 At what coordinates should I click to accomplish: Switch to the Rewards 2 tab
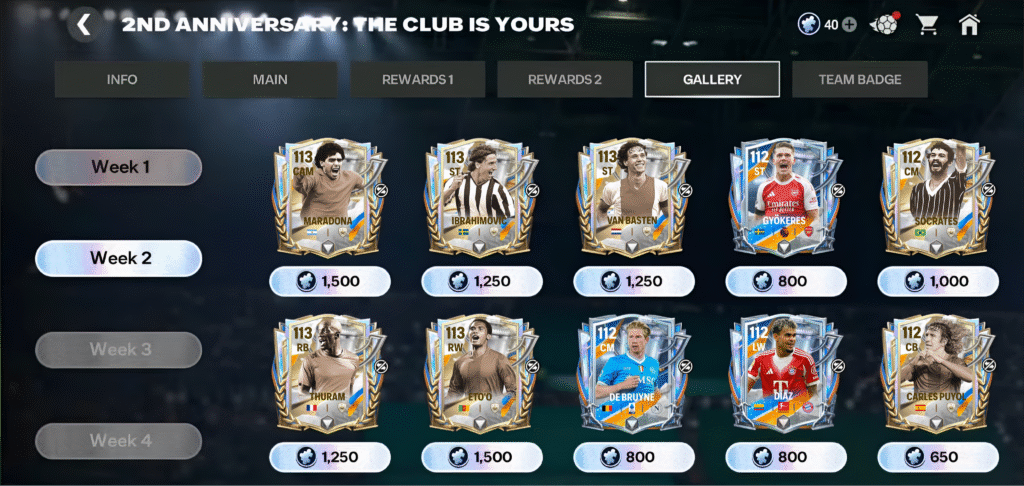tap(565, 80)
